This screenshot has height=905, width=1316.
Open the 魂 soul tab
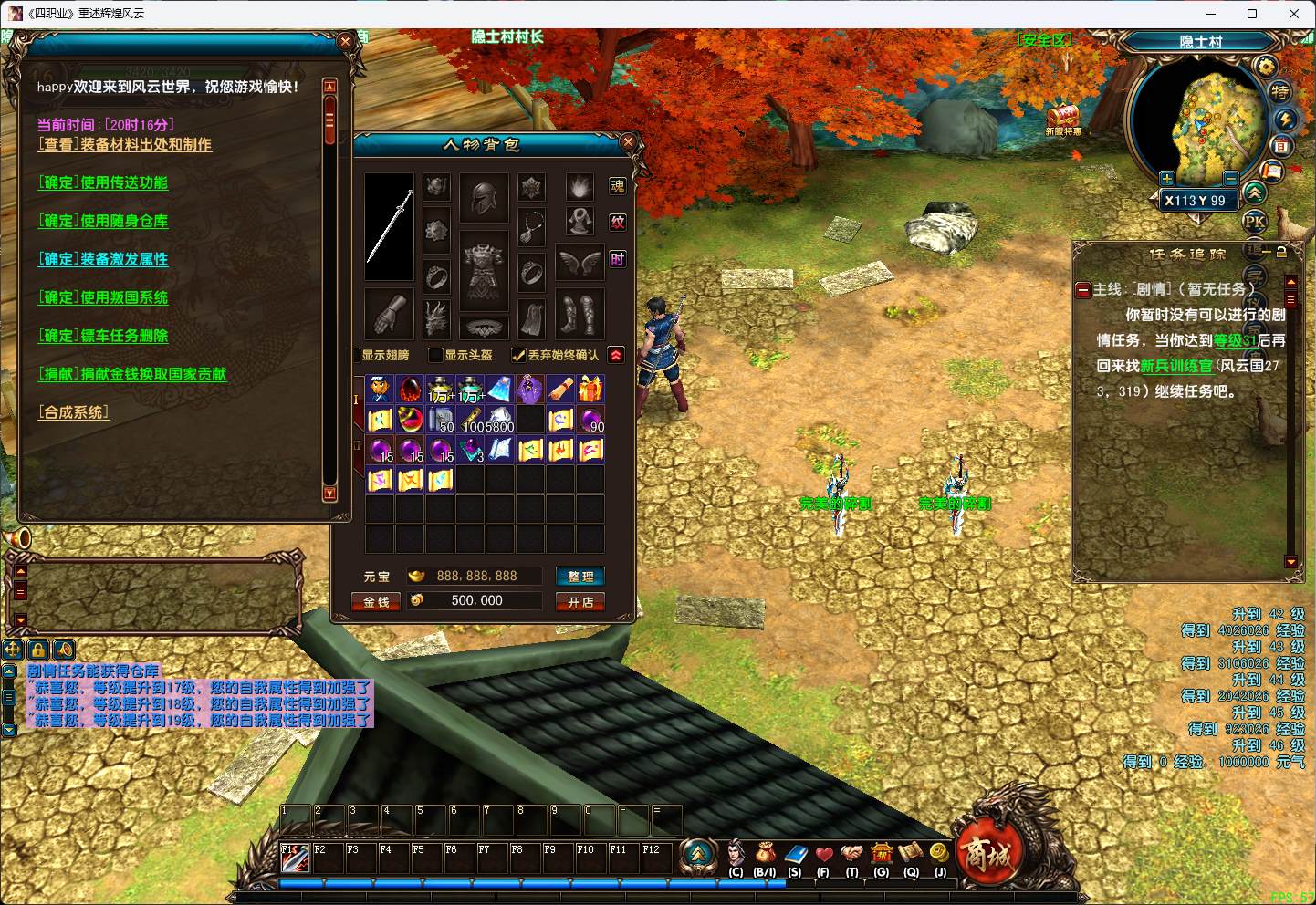(618, 186)
